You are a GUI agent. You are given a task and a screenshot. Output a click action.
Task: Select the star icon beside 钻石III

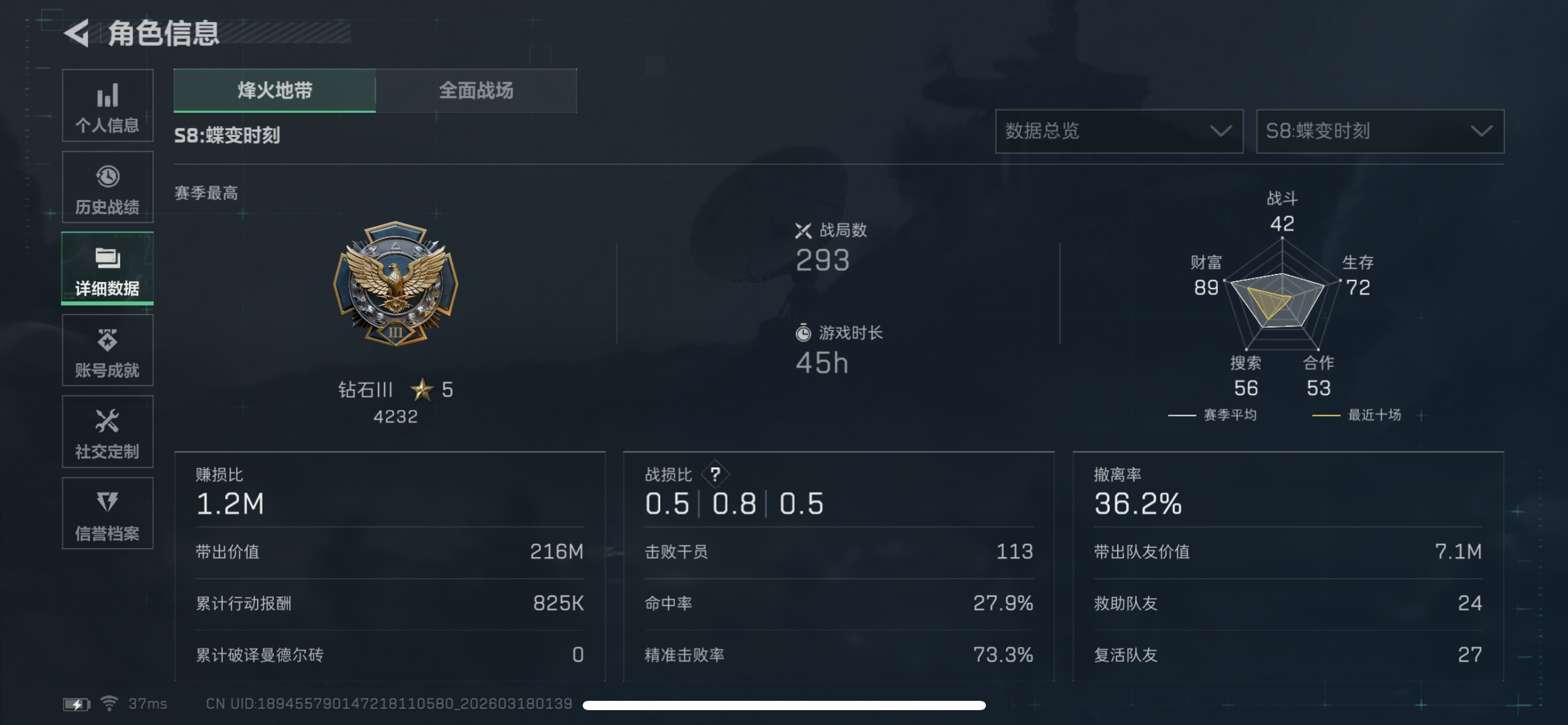(422, 390)
